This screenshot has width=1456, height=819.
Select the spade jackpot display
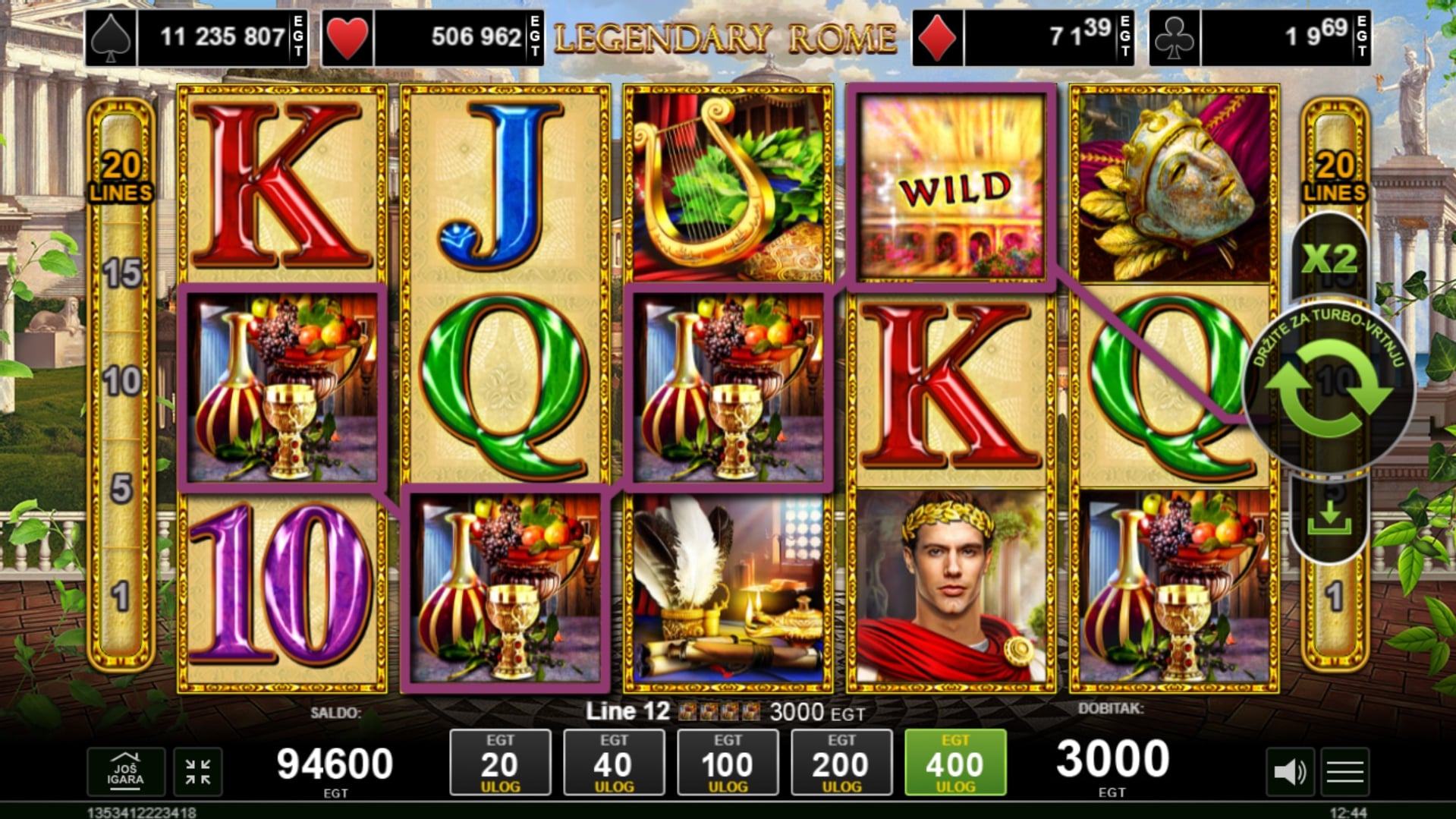(197, 37)
